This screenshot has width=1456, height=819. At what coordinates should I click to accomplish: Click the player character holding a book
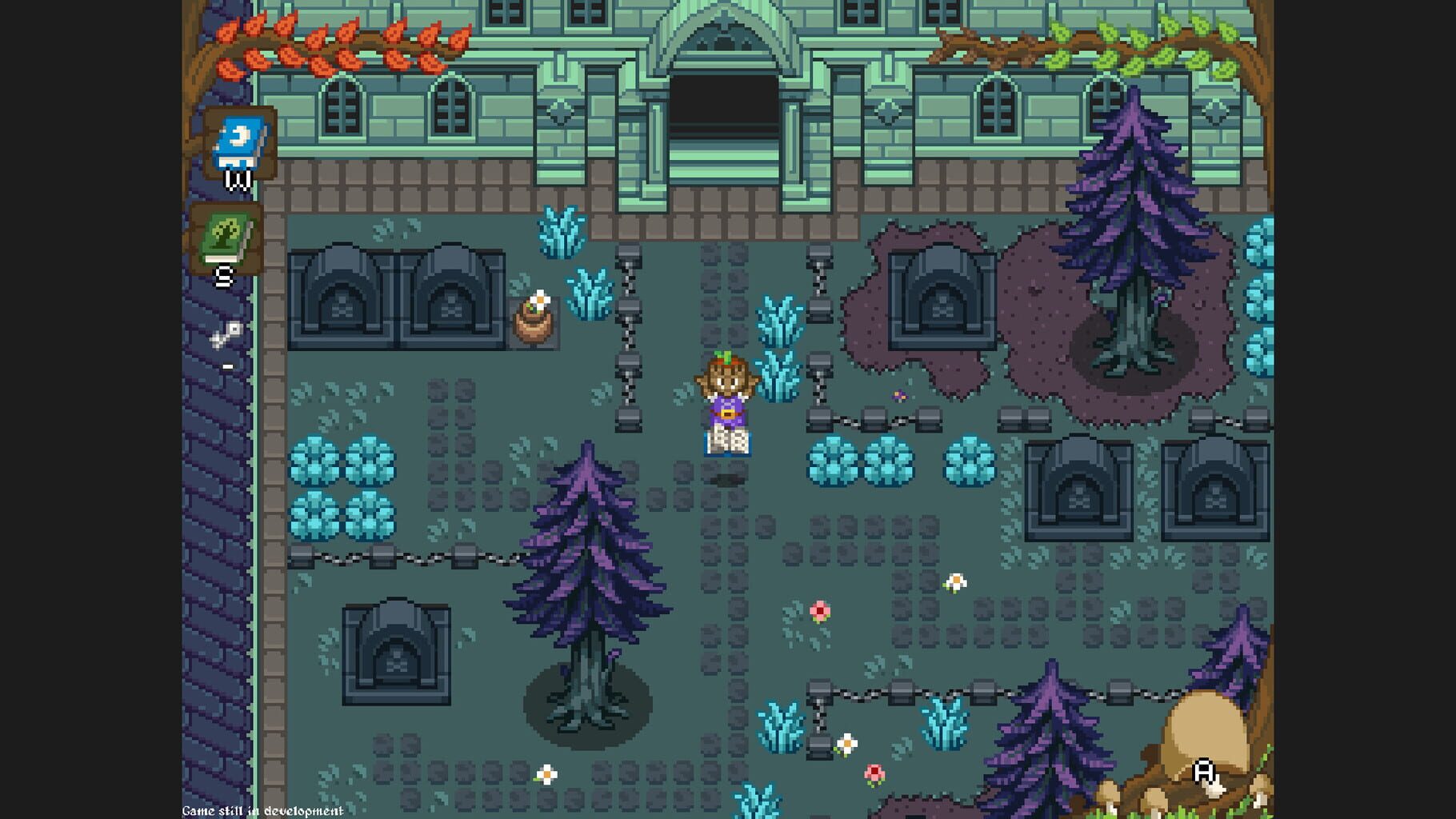tap(724, 400)
